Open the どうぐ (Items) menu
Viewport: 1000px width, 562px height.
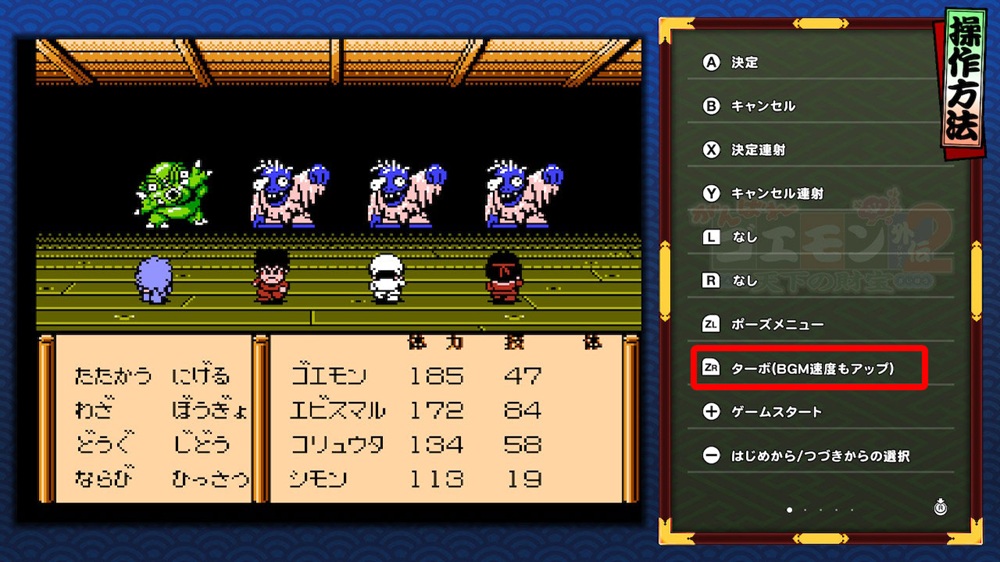click(105, 444)
